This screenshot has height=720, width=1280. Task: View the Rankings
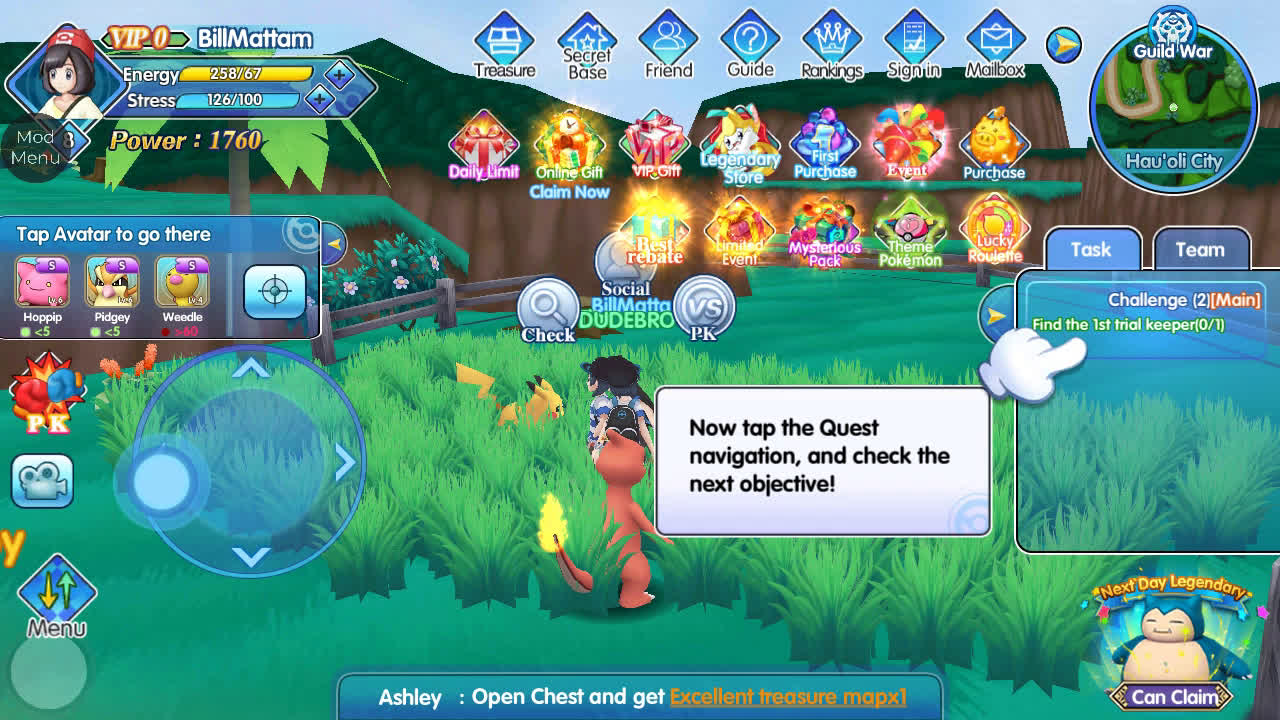pos(831,45)
